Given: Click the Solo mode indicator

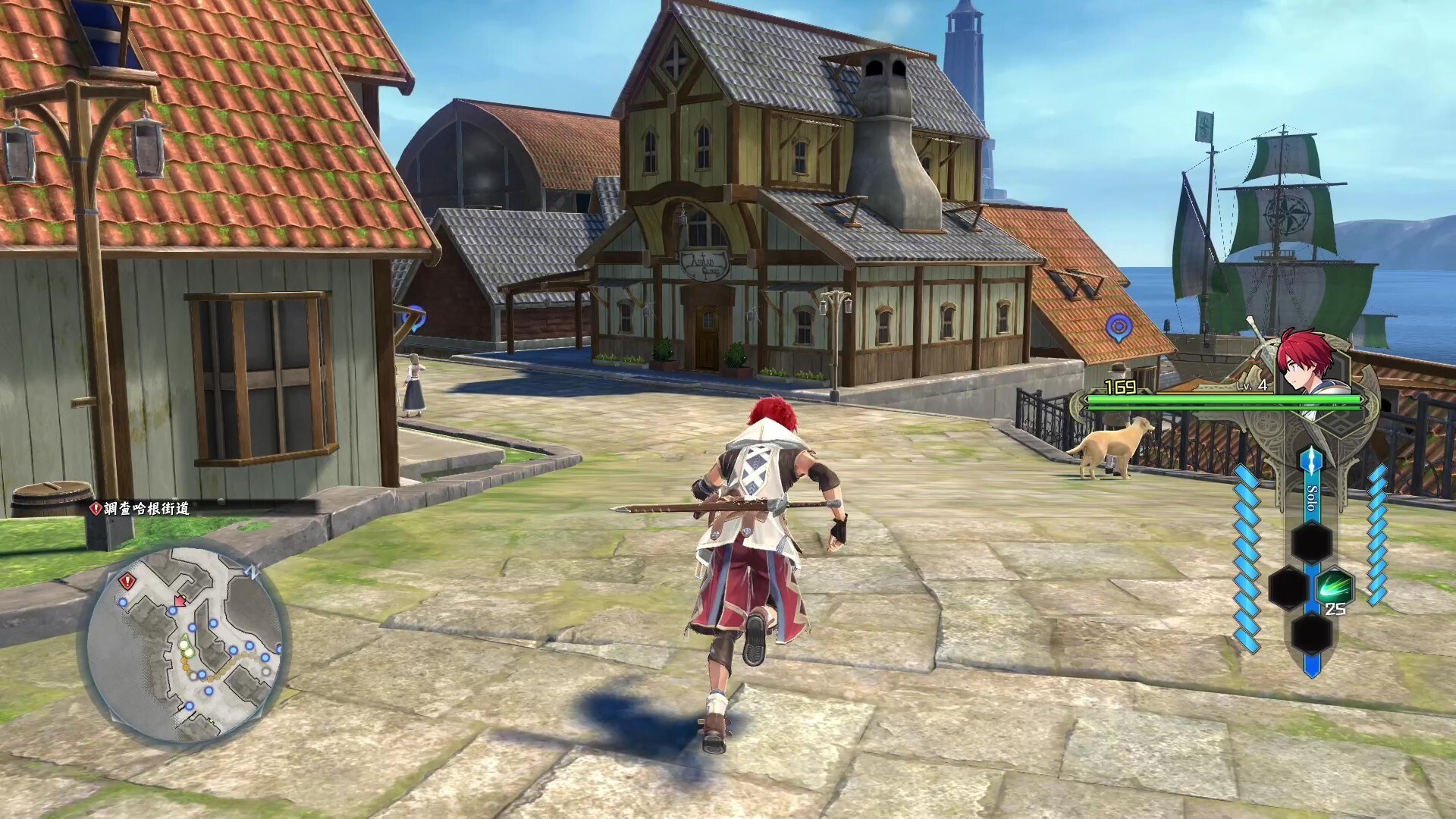Looking at the screenshot, I should (1311, 500).
